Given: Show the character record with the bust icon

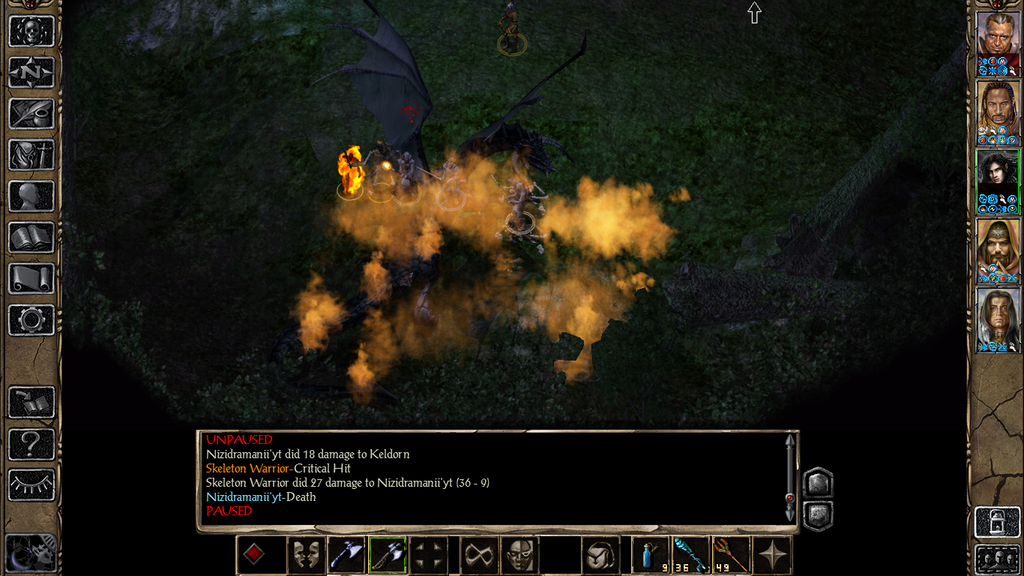Looking at the screenshot, I should [x=31, y=196].
